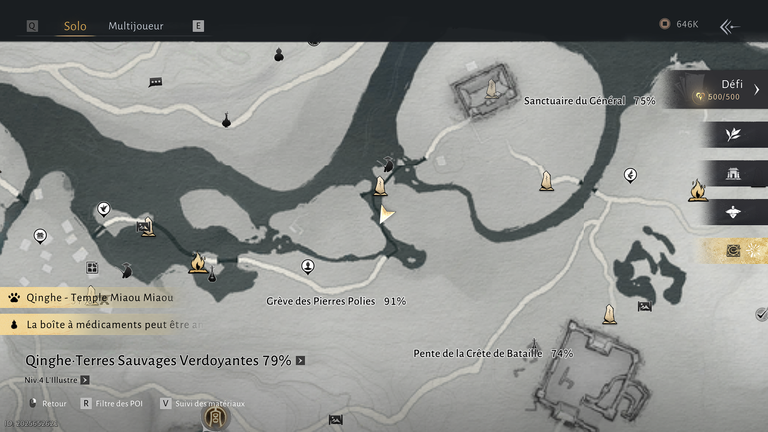Click the speech bubble map marker
This screenshot has height=432, width=768.
[x=156, y=82]
